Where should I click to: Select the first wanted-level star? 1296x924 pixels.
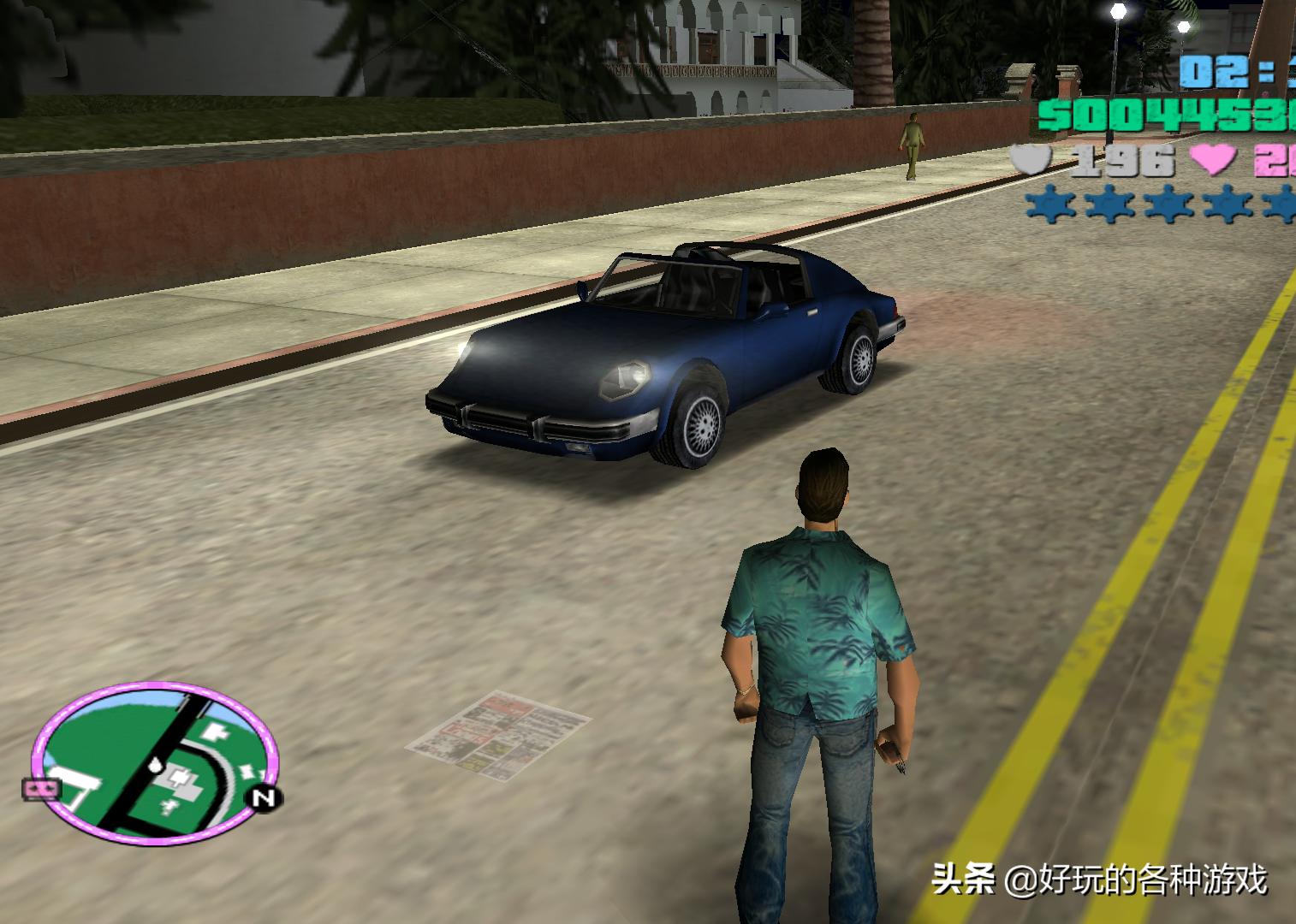point(1049,204)
